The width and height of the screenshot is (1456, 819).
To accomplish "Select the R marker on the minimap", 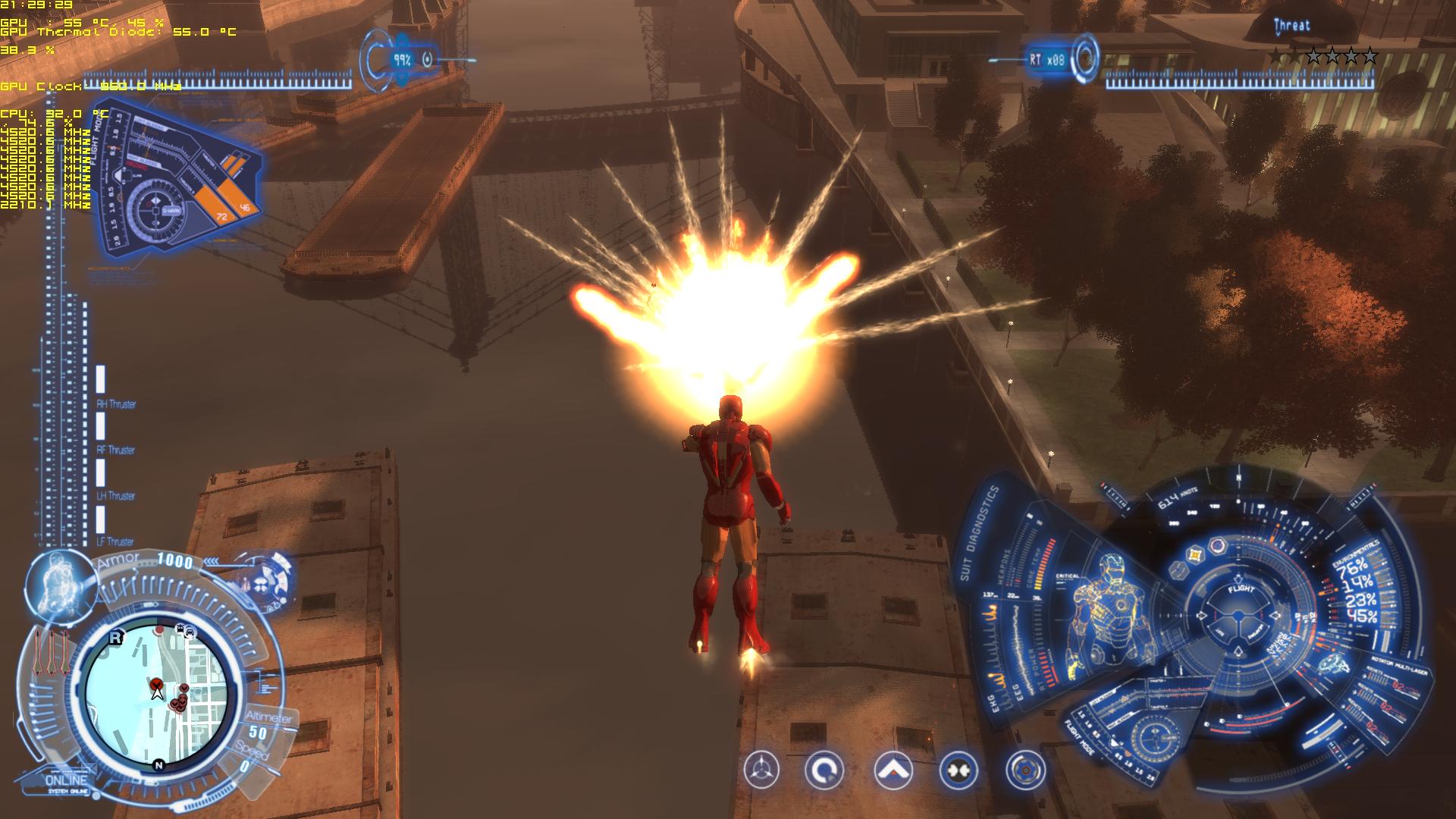I will (115, 638).
